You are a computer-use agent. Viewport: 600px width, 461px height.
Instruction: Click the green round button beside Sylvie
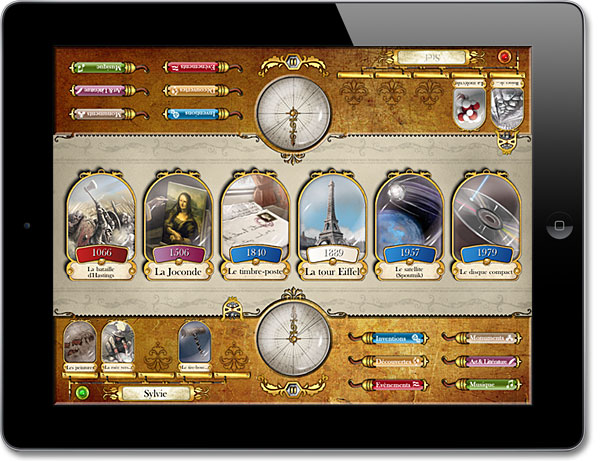(83, 393)
